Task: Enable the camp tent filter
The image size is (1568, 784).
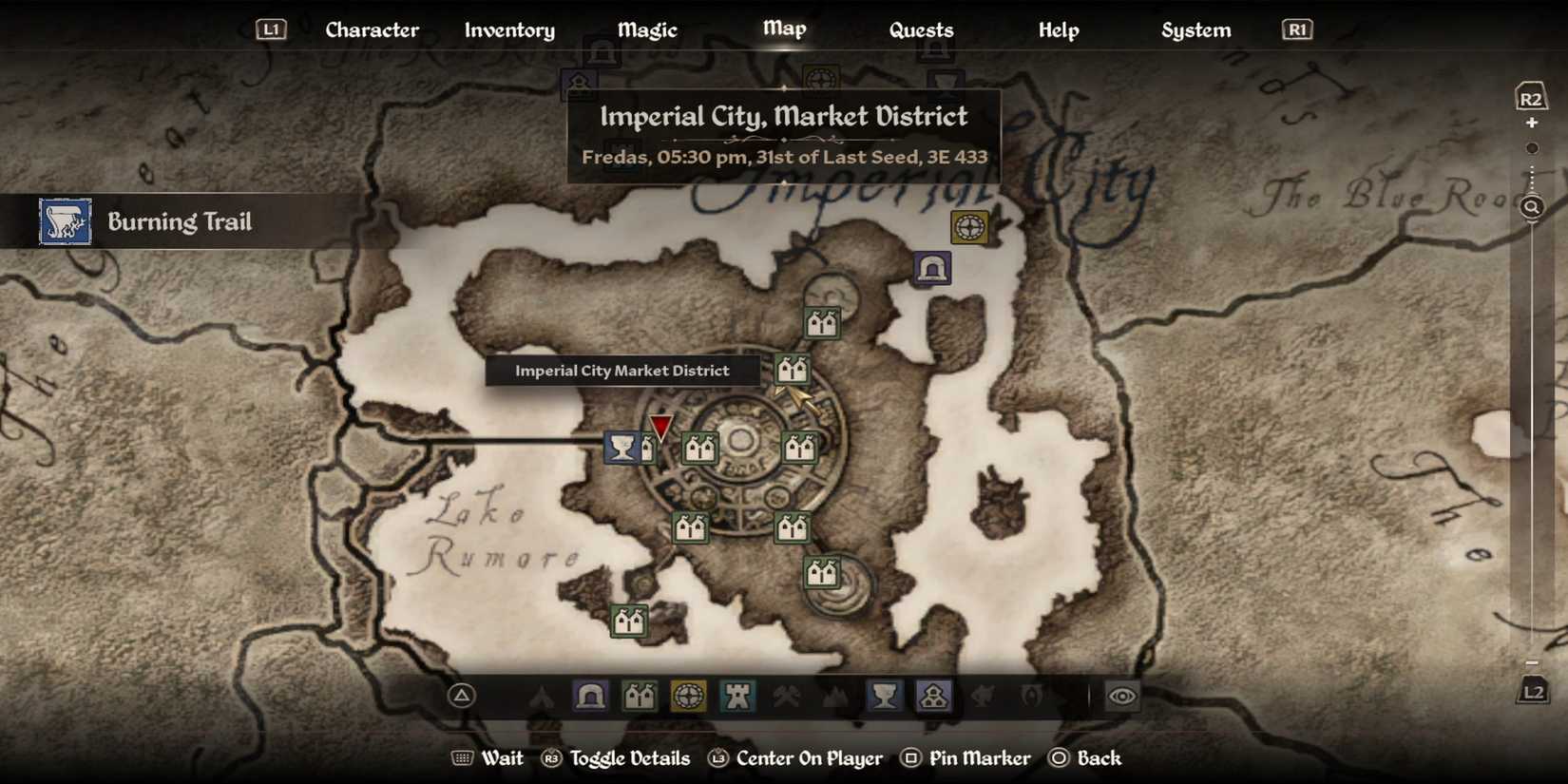Action: point(542,697)
